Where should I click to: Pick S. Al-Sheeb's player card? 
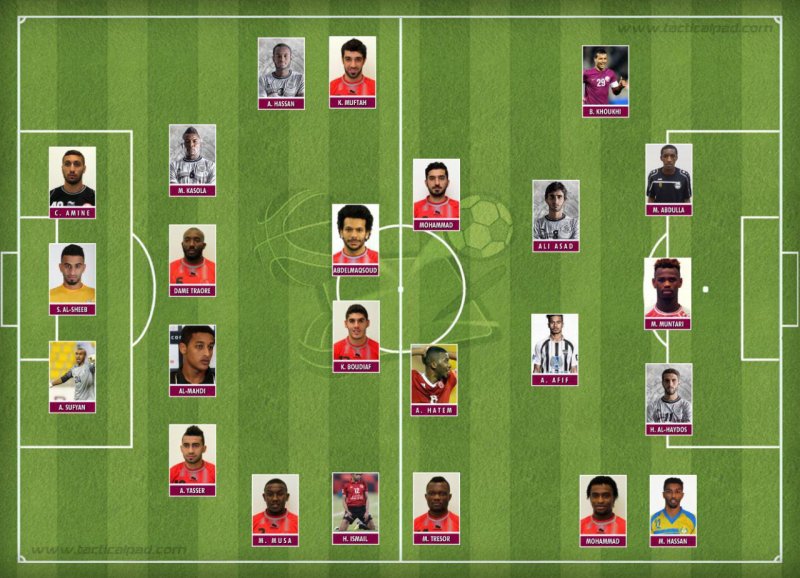tap(72, 277)
